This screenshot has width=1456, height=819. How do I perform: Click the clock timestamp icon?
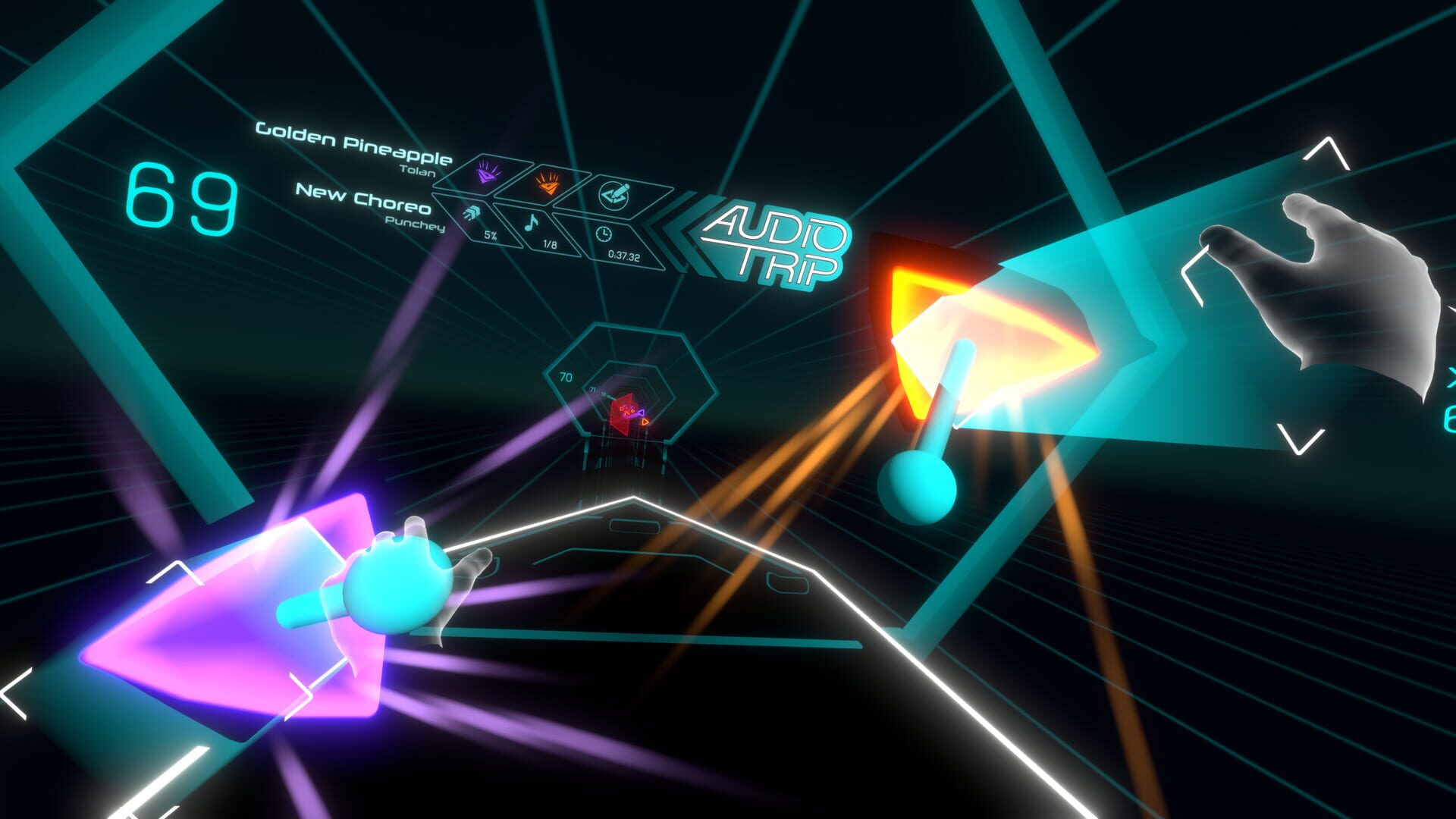[604, 233]
